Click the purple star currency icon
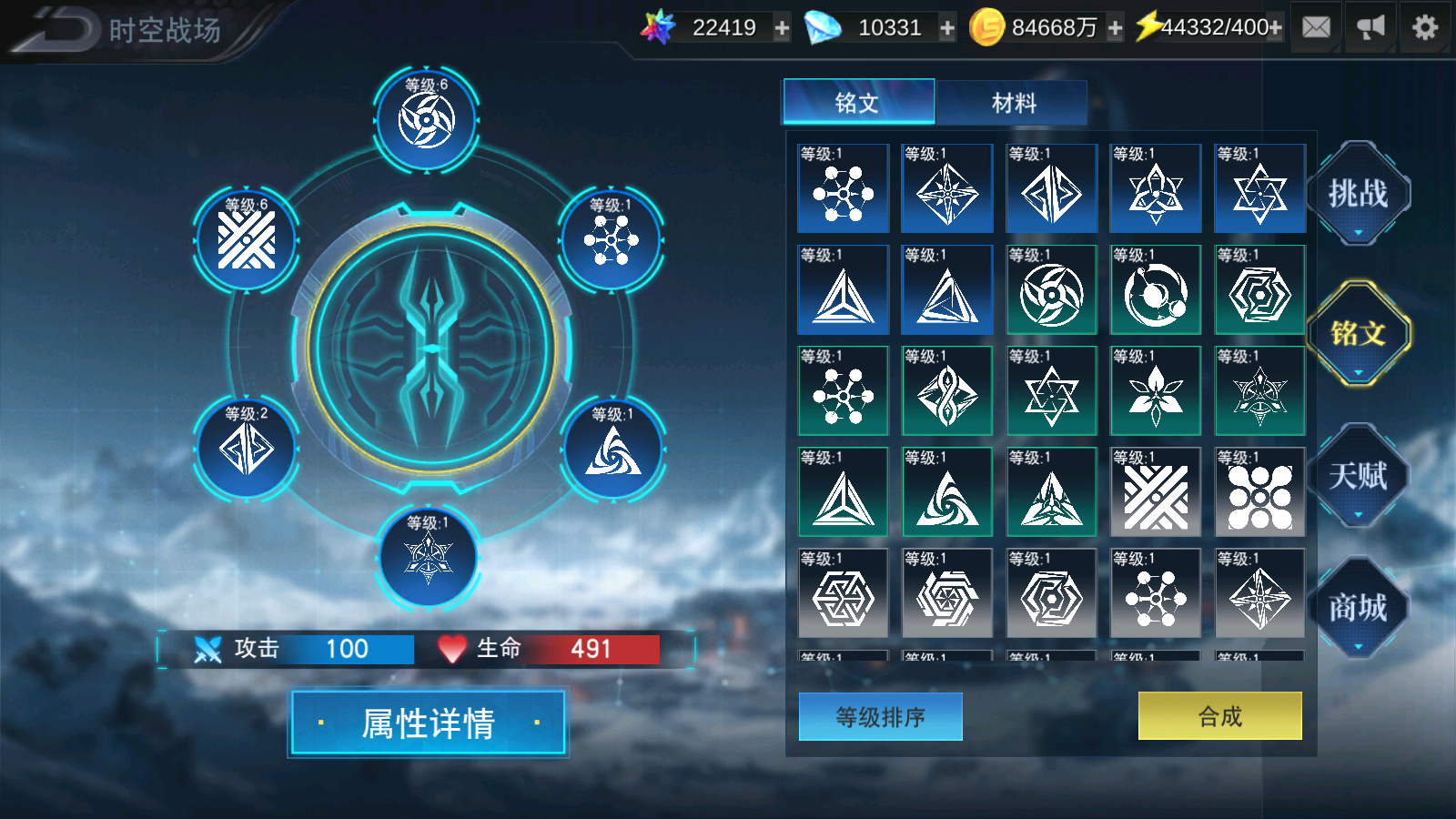Viewport: 1456px width, 819px height. point(657,26)
